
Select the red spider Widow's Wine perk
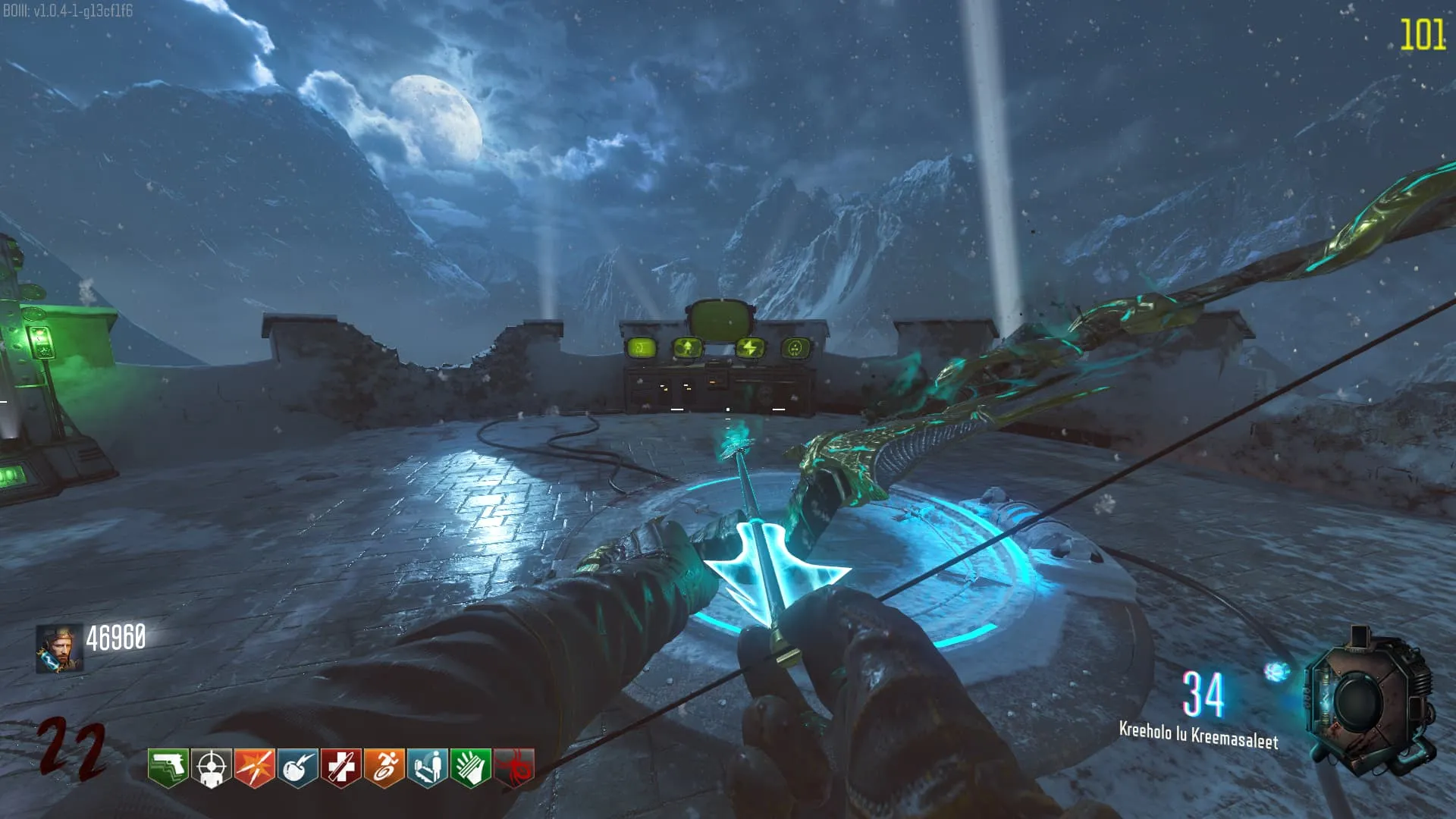pos(514,767)
